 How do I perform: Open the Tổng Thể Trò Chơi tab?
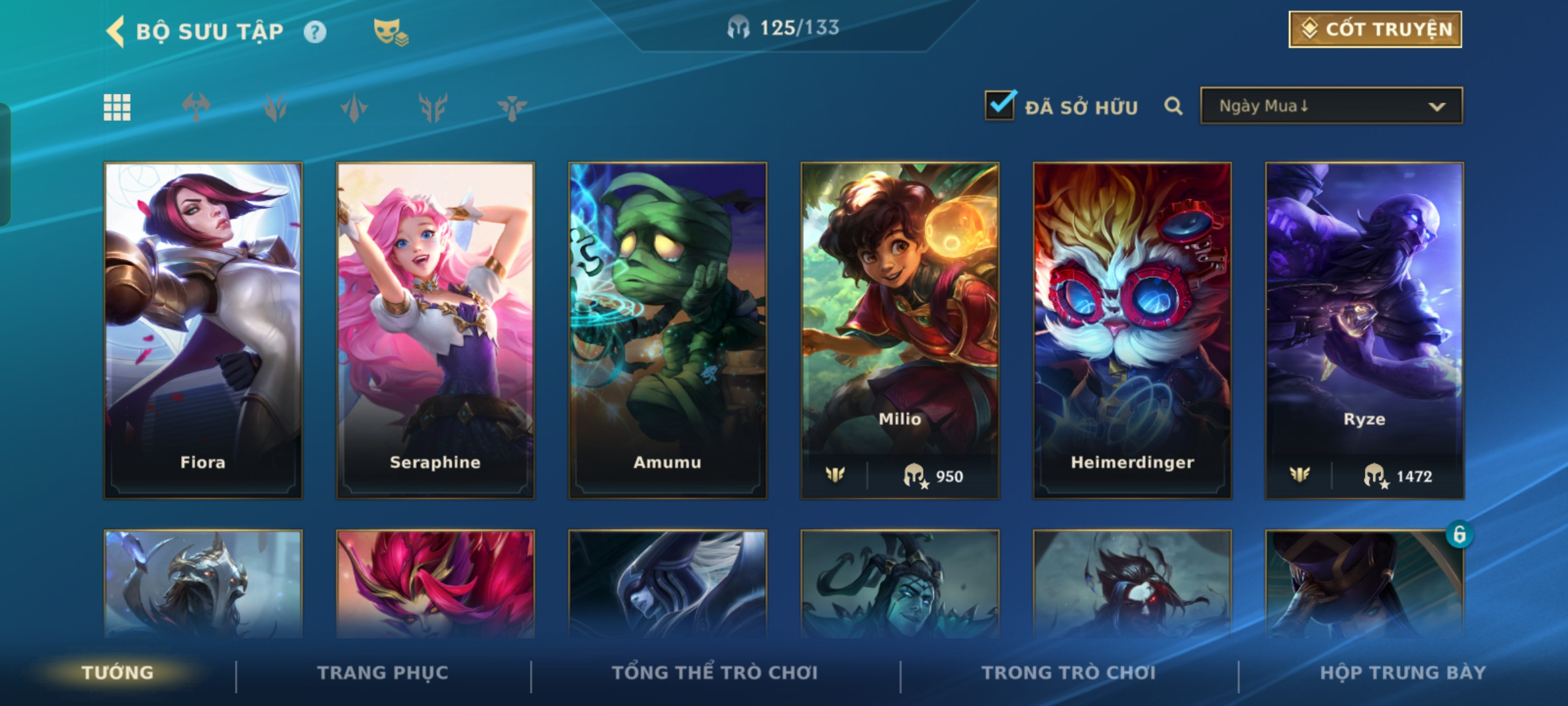point(715,673)
